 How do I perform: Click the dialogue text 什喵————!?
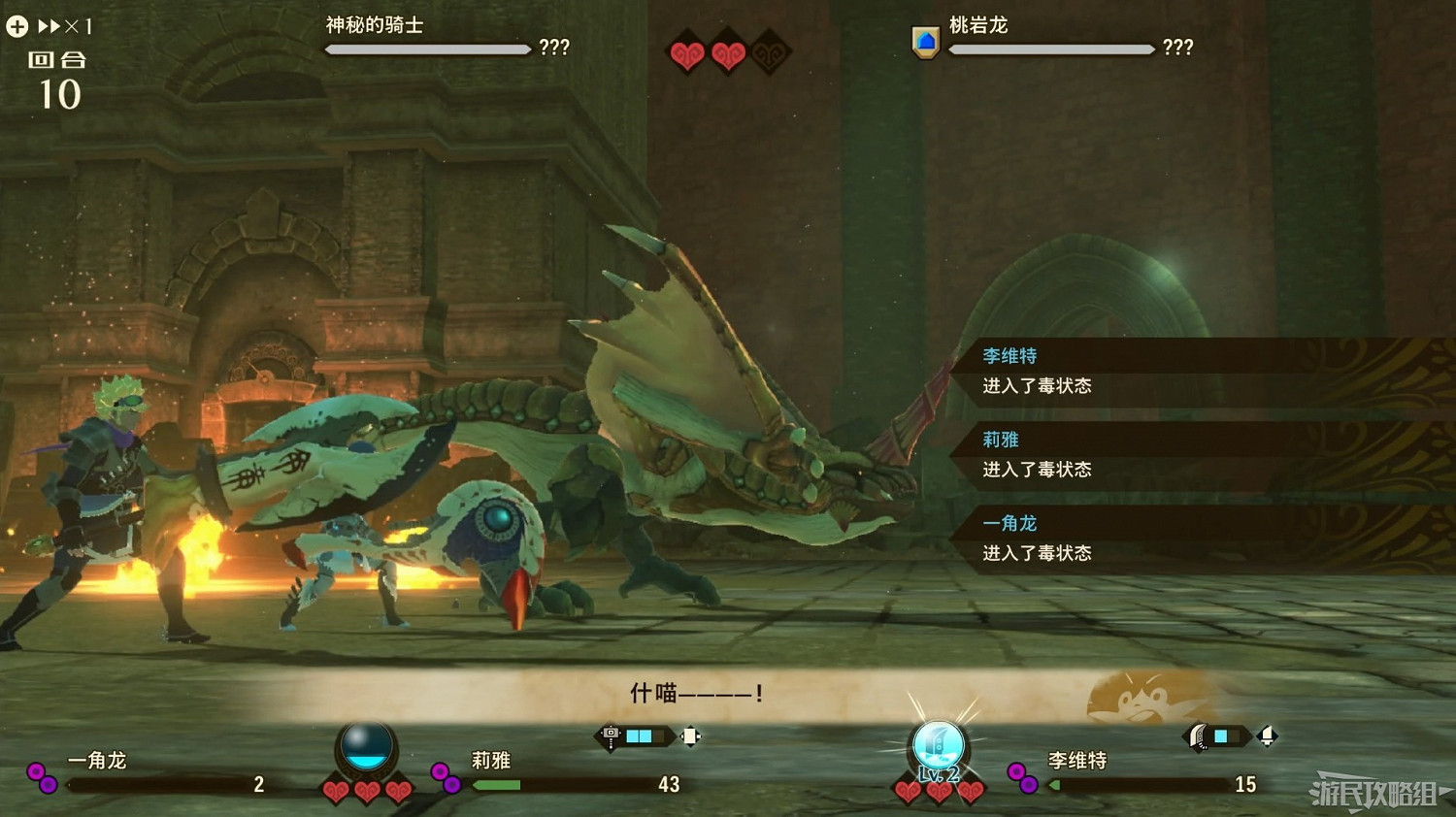tap(697, 694)
